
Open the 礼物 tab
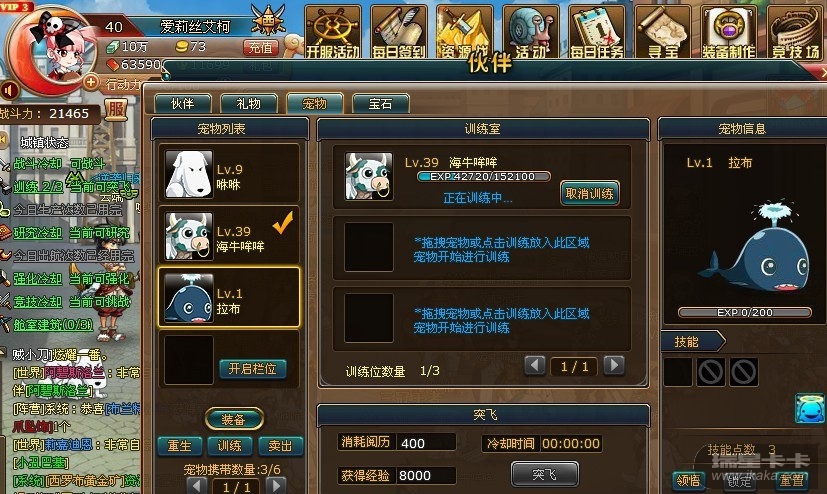point(248,103)
